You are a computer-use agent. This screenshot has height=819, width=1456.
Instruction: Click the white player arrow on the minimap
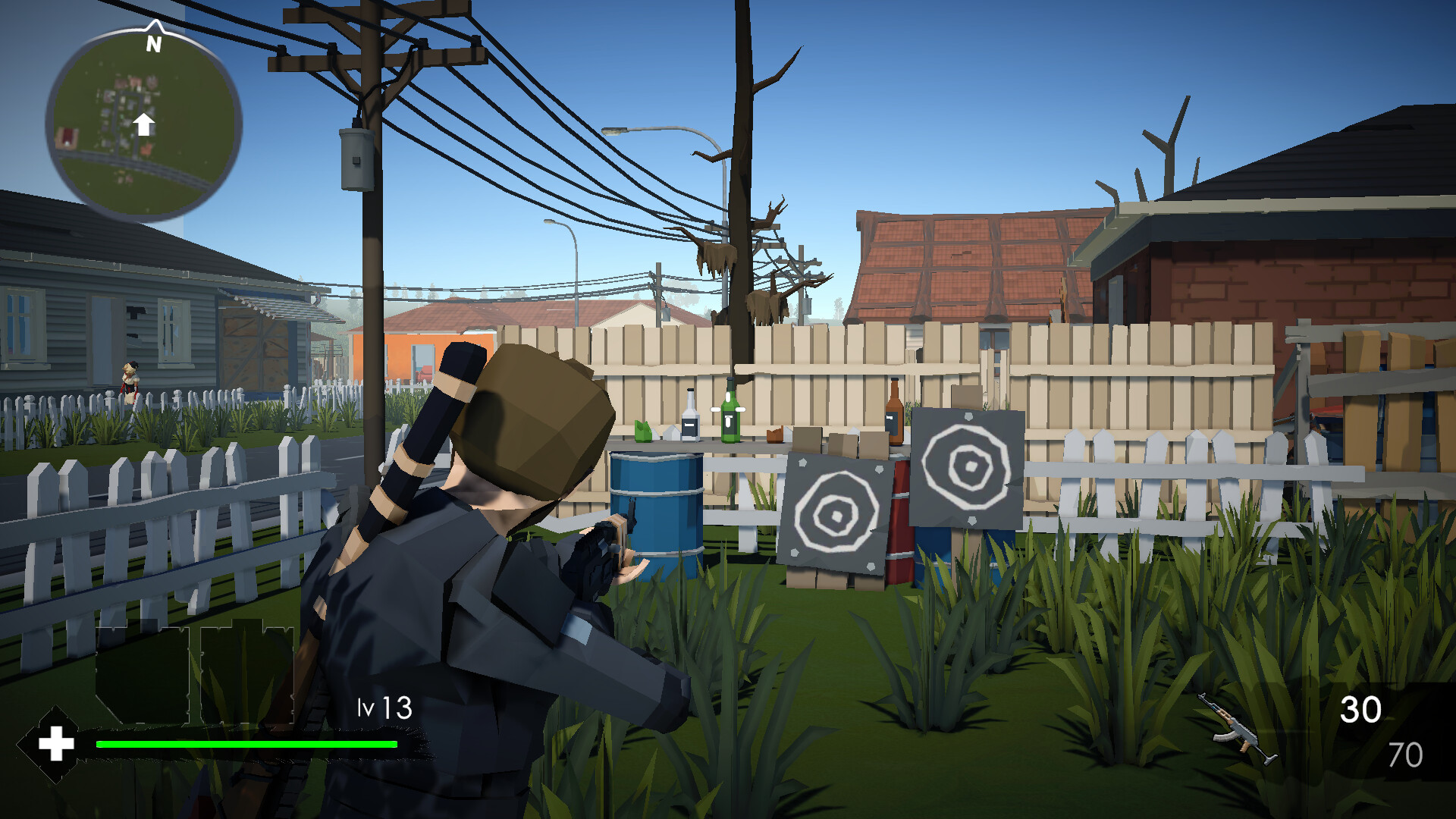click(x=145, y=123)
